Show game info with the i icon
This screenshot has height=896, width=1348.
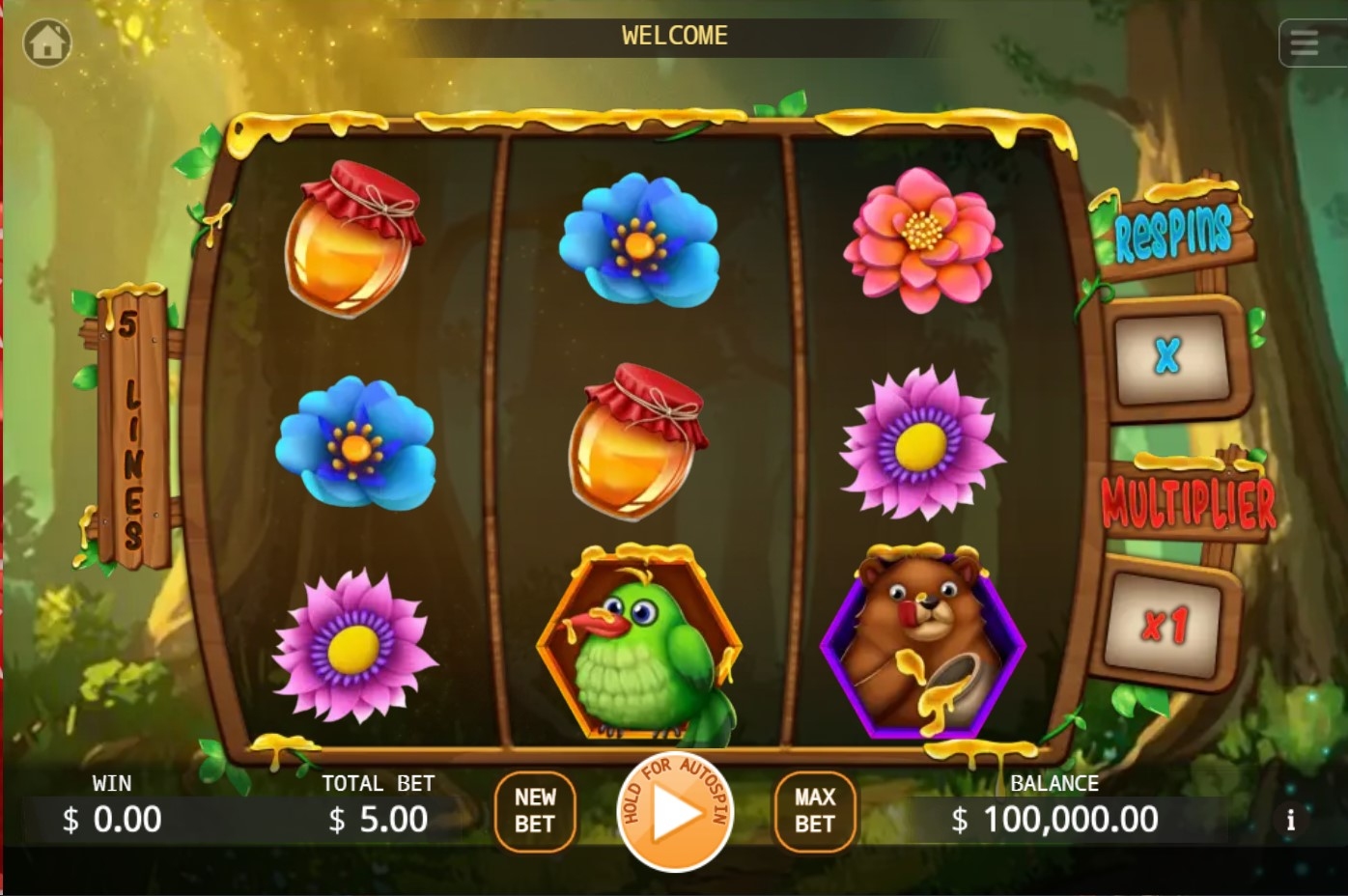tap(1290, 820)
